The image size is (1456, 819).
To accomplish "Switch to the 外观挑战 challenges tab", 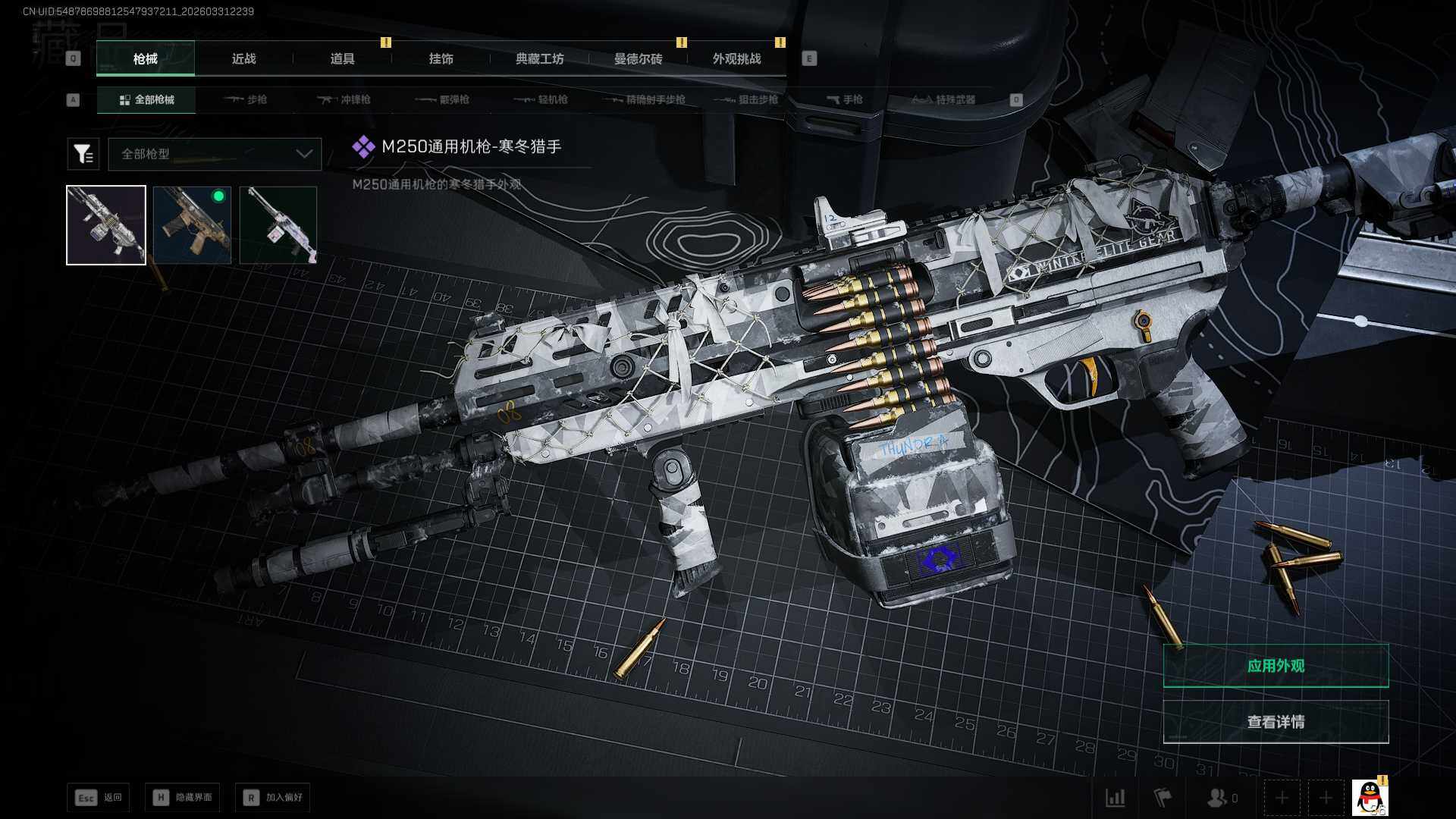I will click(736, 59).
